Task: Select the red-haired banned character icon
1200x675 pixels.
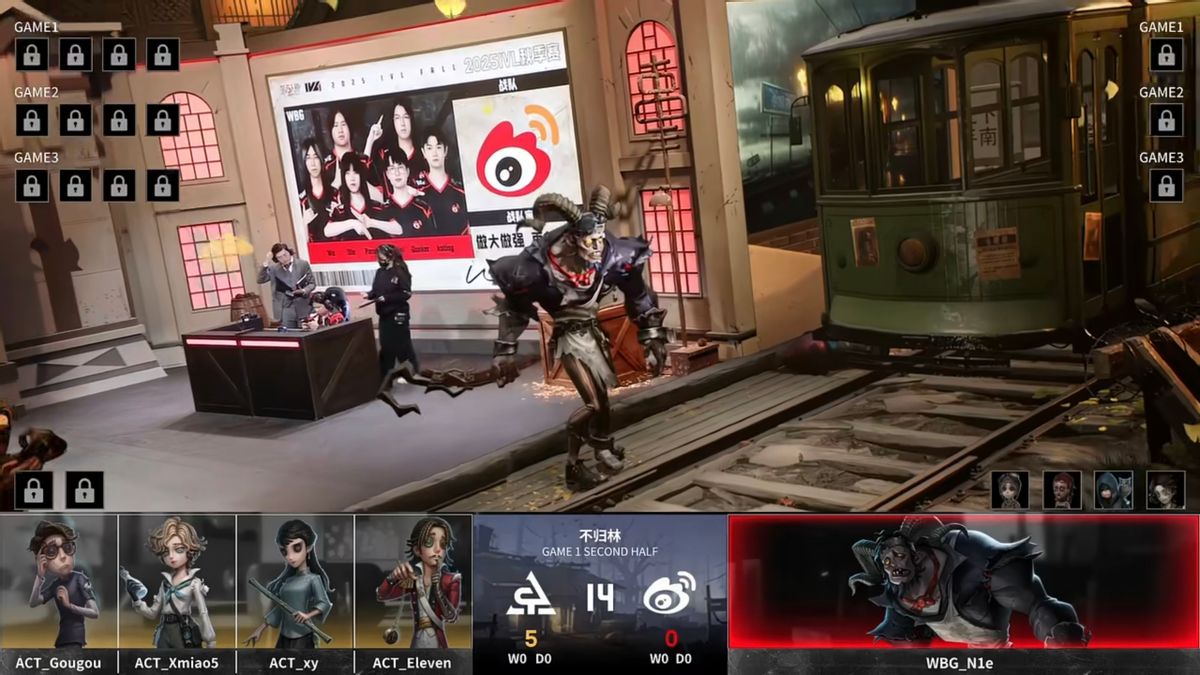Action: tap(1062, 490)
